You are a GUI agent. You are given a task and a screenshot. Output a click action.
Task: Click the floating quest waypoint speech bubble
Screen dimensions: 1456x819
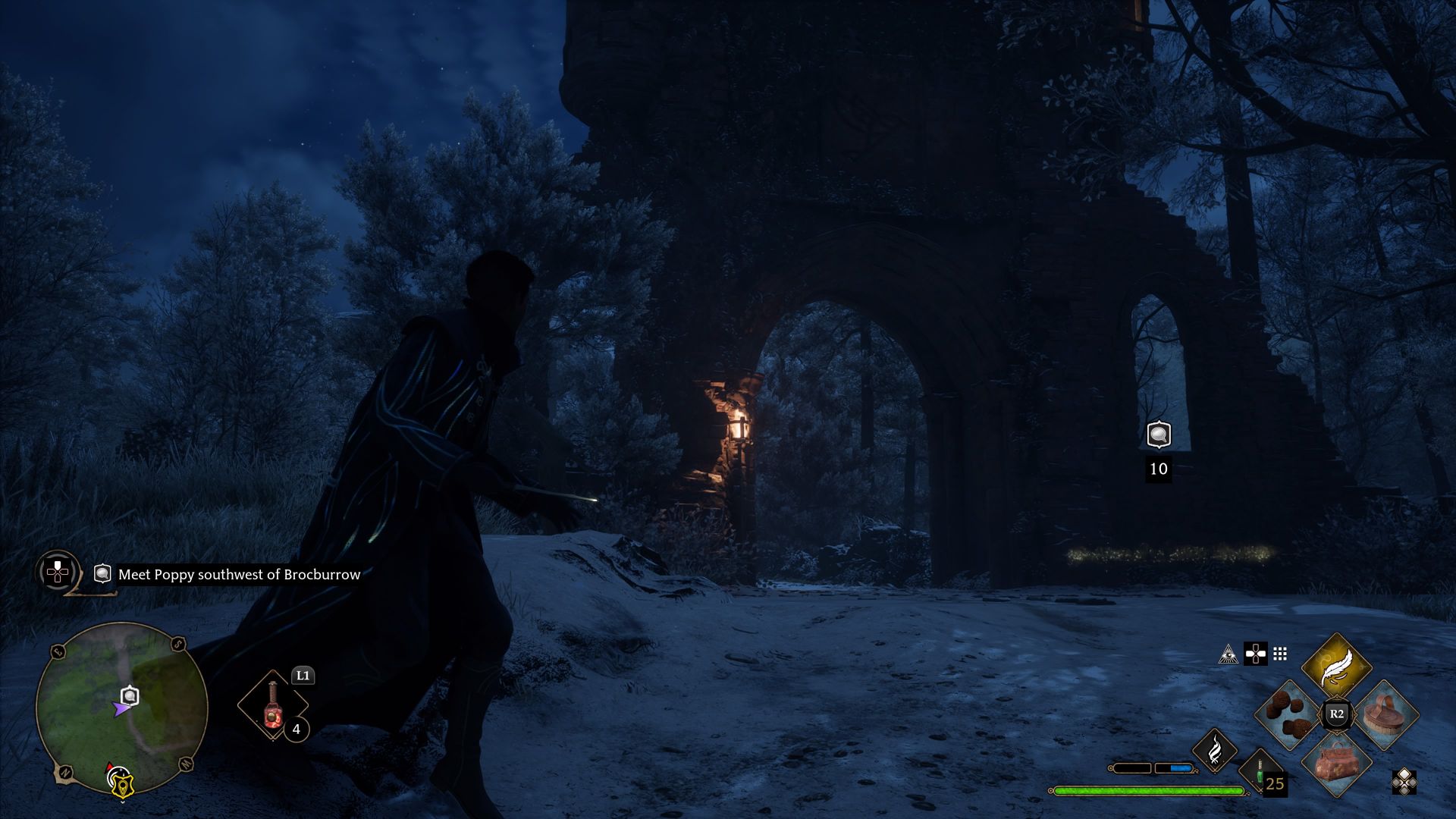[1158, 435]
